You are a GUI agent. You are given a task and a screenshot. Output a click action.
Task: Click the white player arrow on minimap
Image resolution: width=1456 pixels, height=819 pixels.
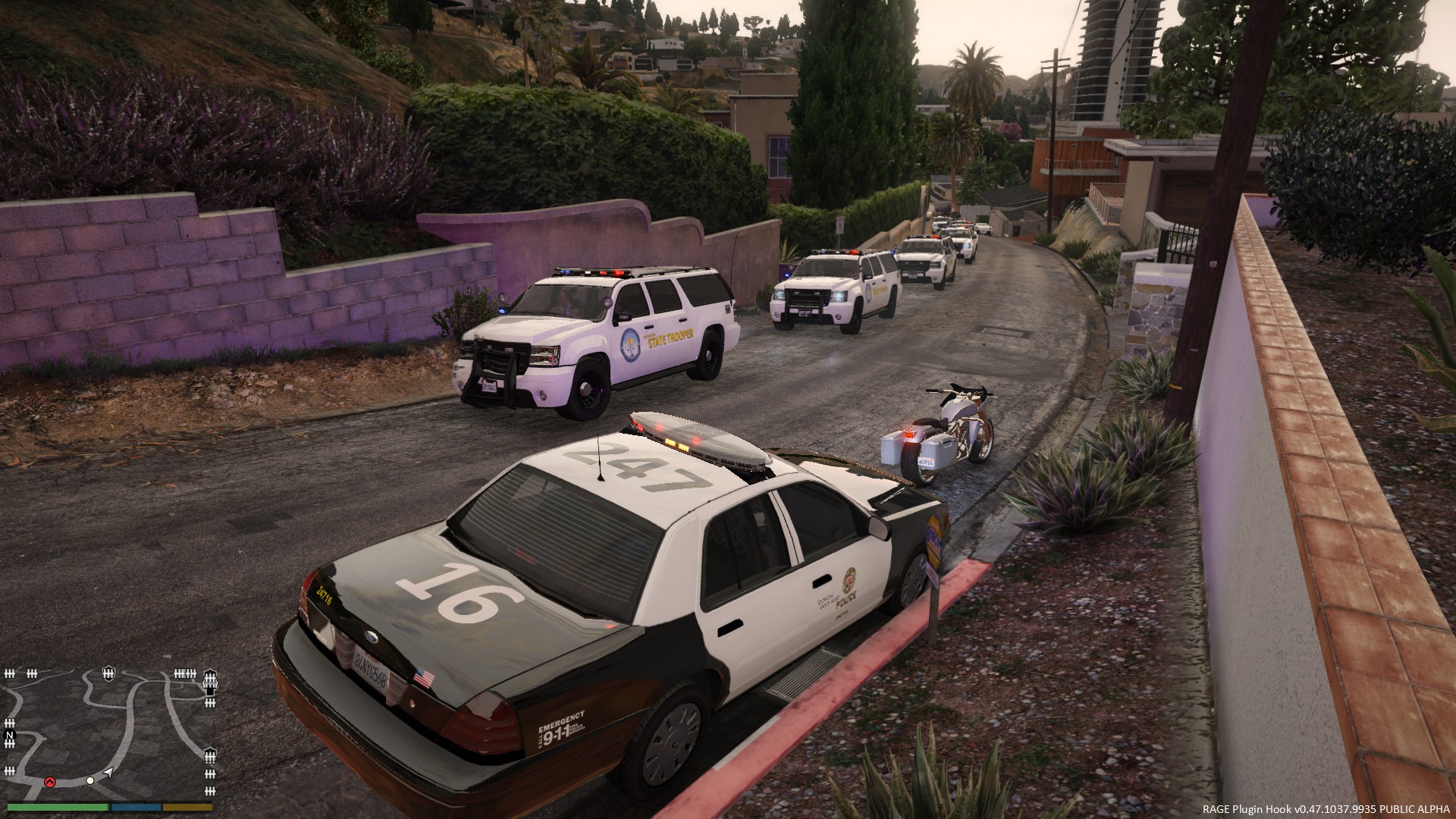point(108,772)
